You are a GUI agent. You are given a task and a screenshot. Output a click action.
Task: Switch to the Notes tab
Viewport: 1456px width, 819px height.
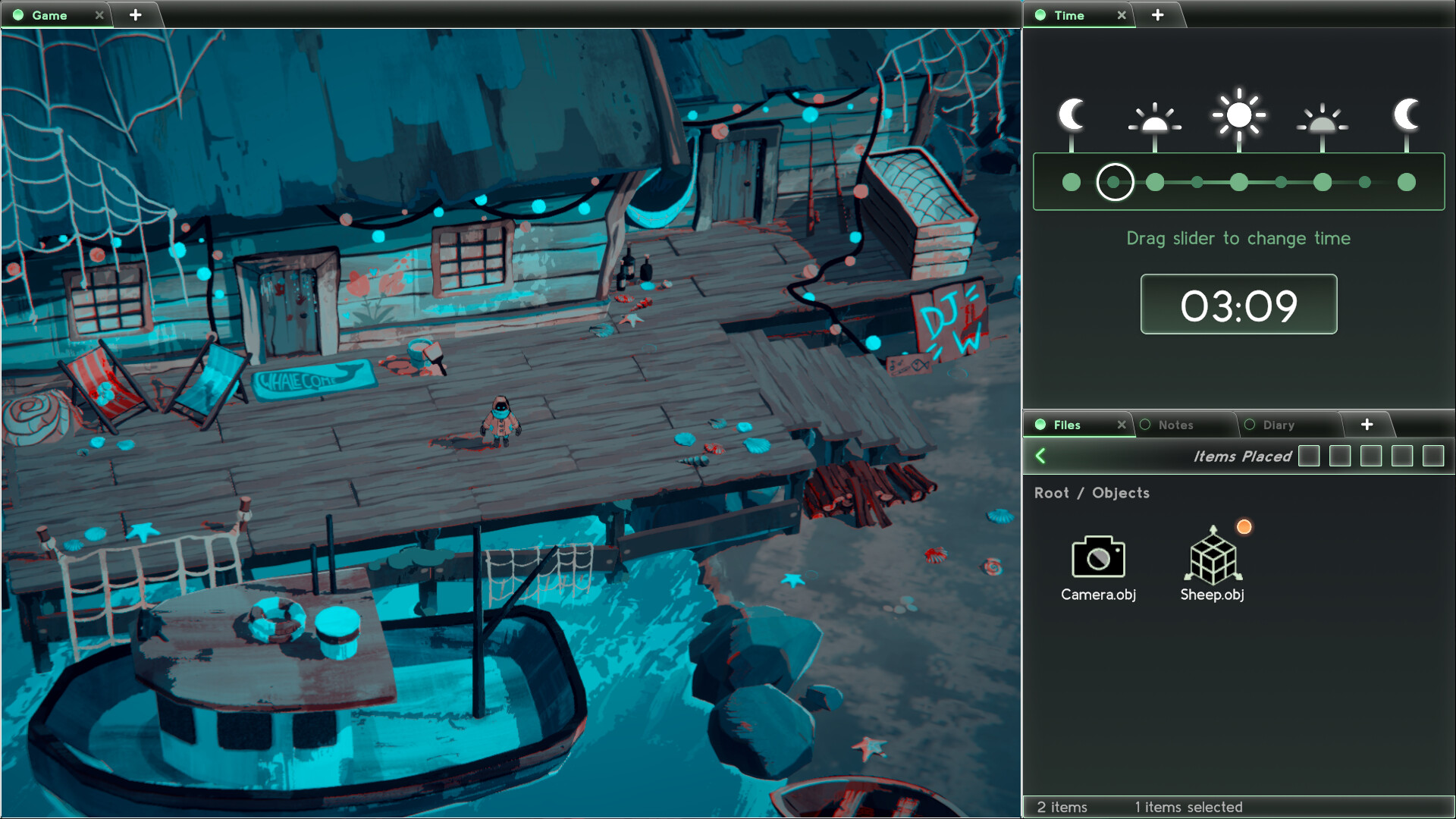(x=1175, y=425)
